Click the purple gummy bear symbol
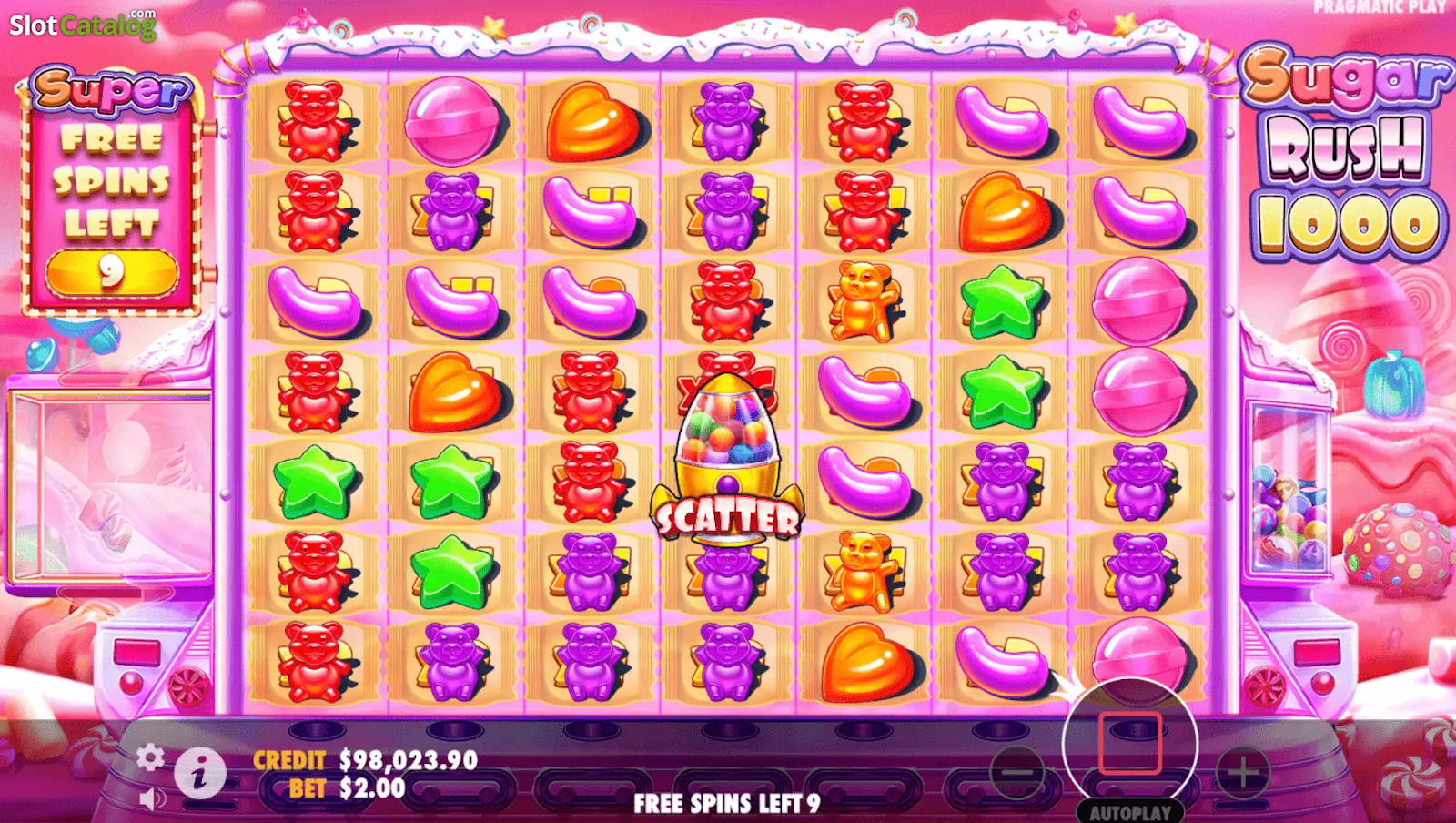The height and width of the screenshot is (823, 1456). coord(728,118)
